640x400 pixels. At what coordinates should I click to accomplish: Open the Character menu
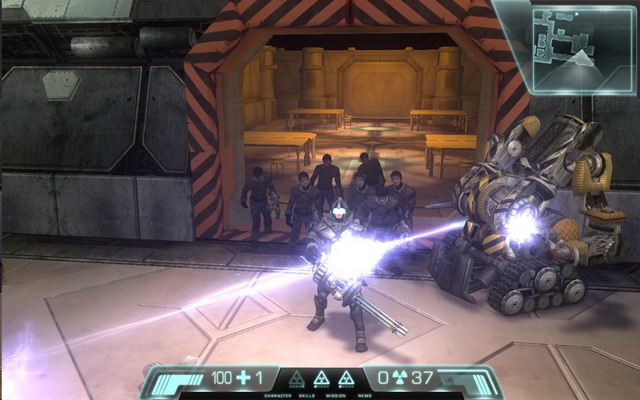[x=277, y=396]
